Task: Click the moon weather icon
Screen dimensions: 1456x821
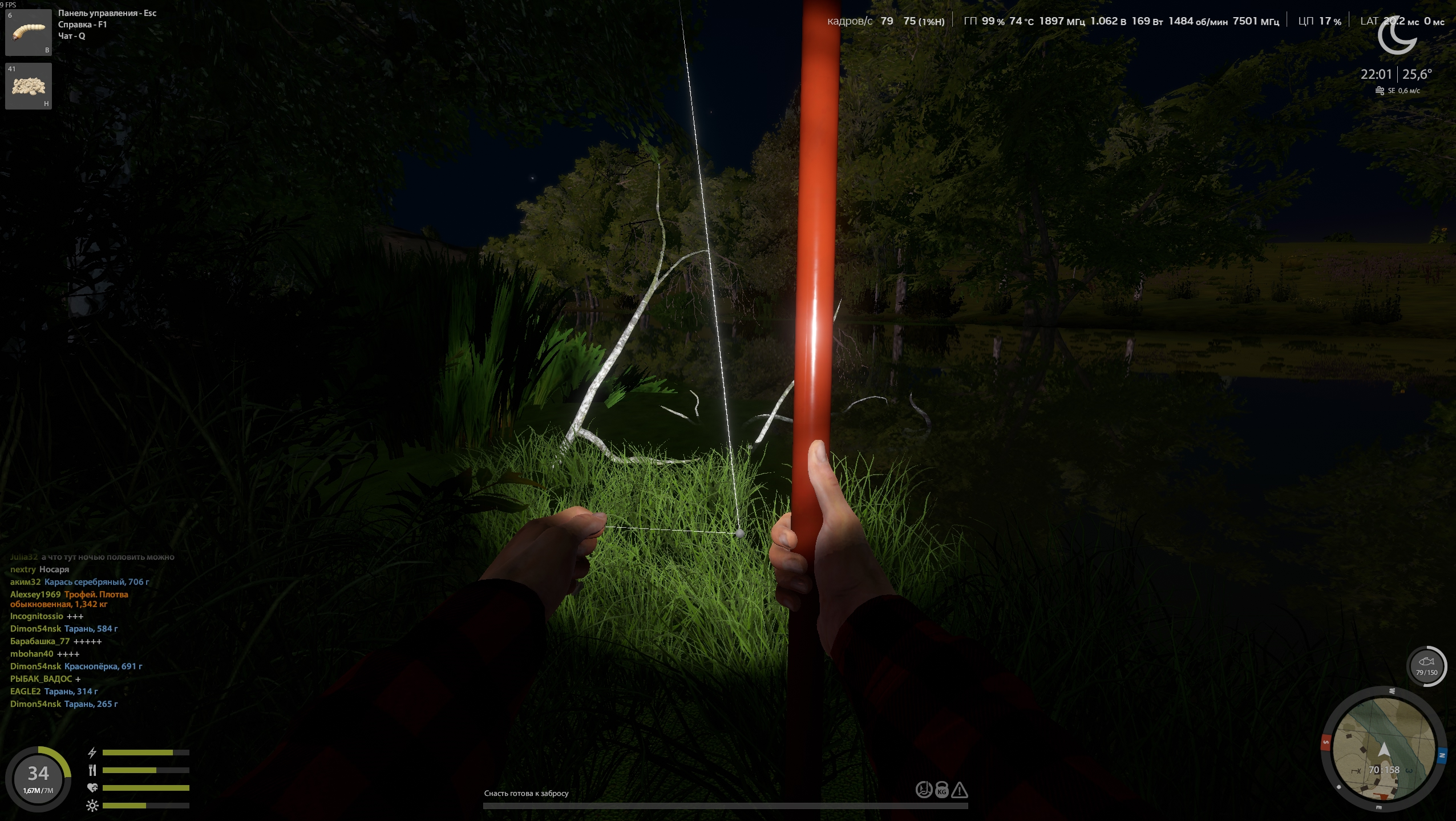Action: coord(1397,35)
